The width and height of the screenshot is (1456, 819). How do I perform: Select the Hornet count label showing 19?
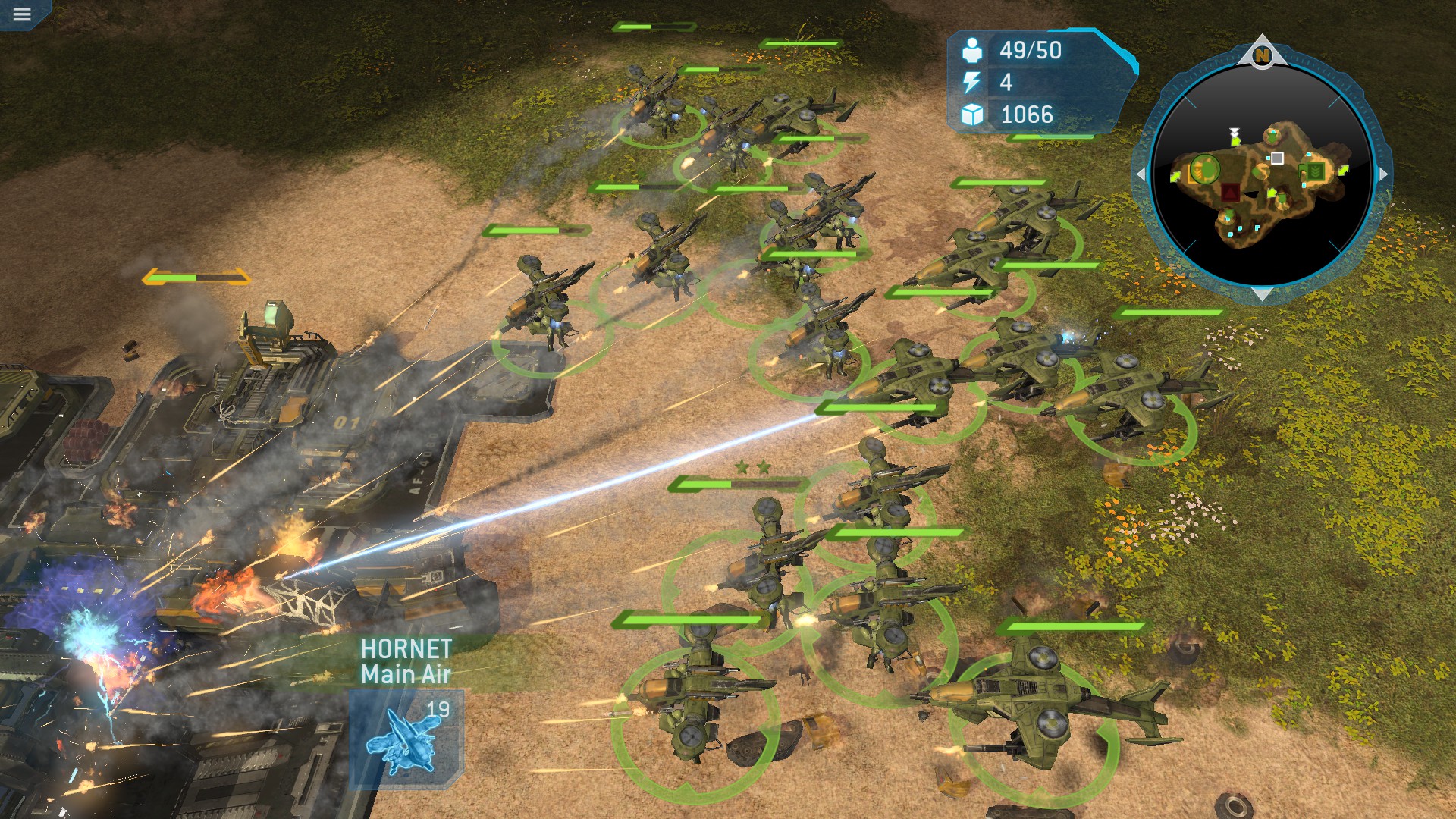coord(439,711)
